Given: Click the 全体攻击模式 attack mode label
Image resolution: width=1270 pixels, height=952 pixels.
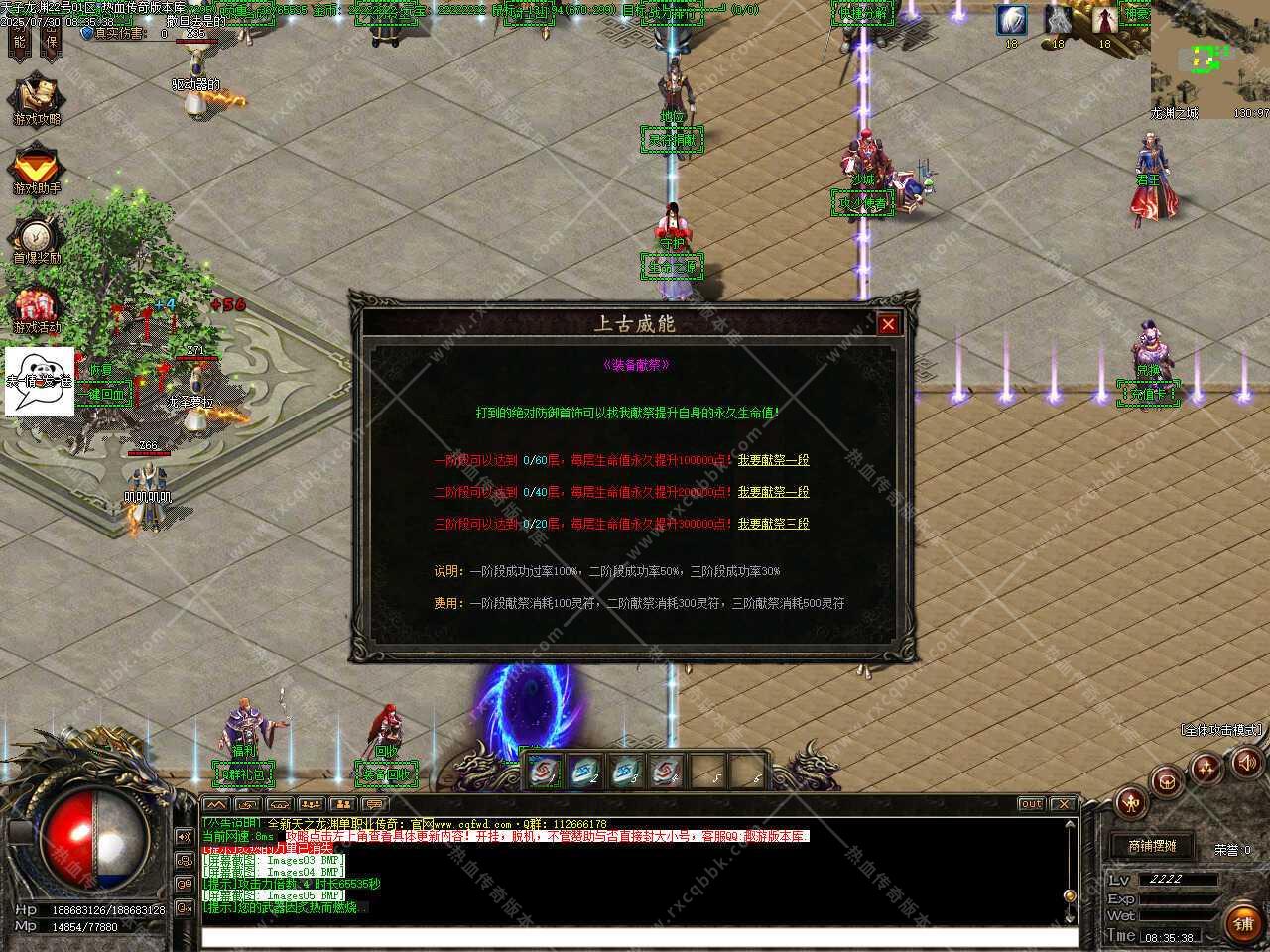Looking at the screenshot, I should (x=1221, y=730).
